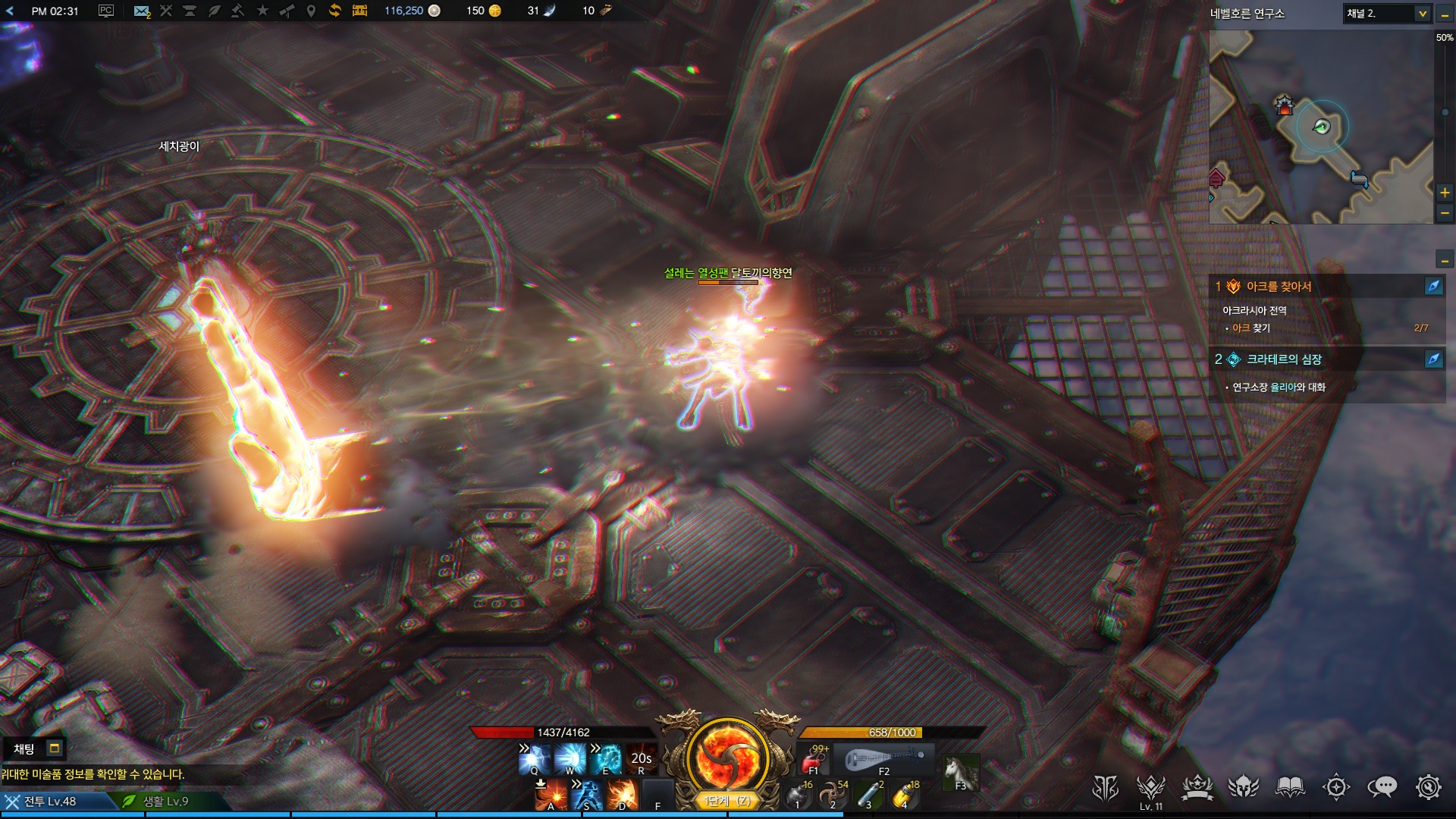Select the 아크를 찾아서 quest entry
Screen dimensions: 1456x819
pos(1279,287)
